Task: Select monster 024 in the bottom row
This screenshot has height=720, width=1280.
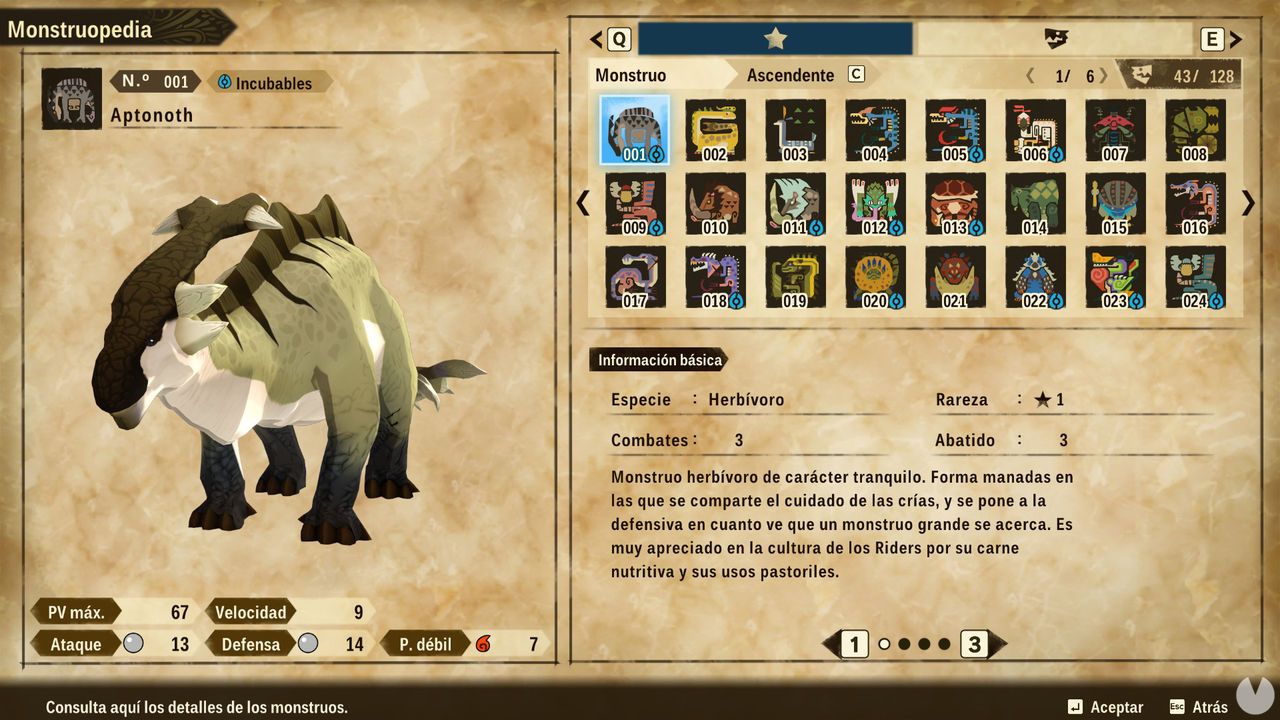Action: coord(1196,275)
